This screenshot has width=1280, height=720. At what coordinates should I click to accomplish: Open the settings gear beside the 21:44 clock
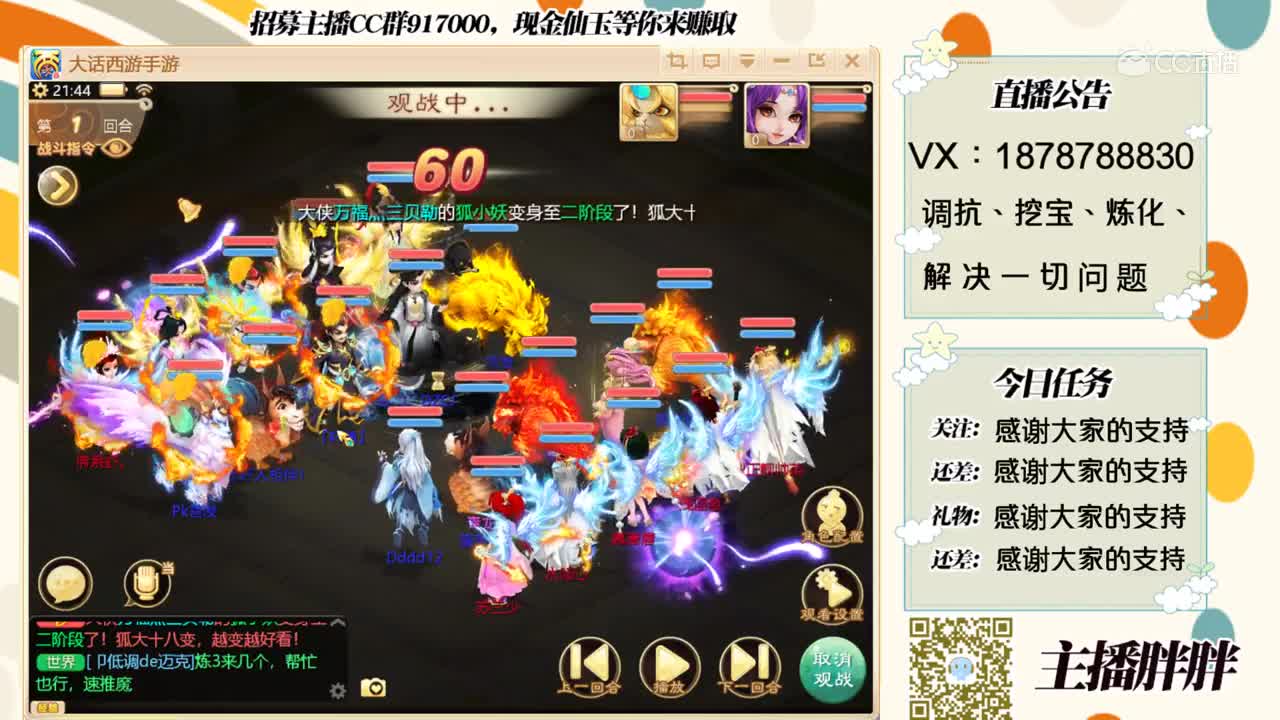tap(41, 91)
